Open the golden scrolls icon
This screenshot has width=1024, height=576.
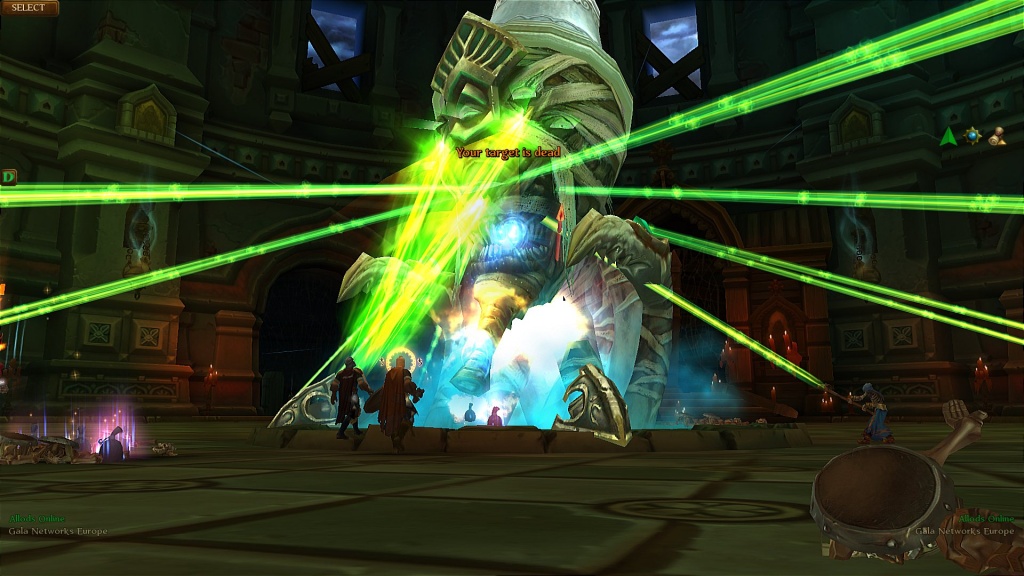click(996, 137)
